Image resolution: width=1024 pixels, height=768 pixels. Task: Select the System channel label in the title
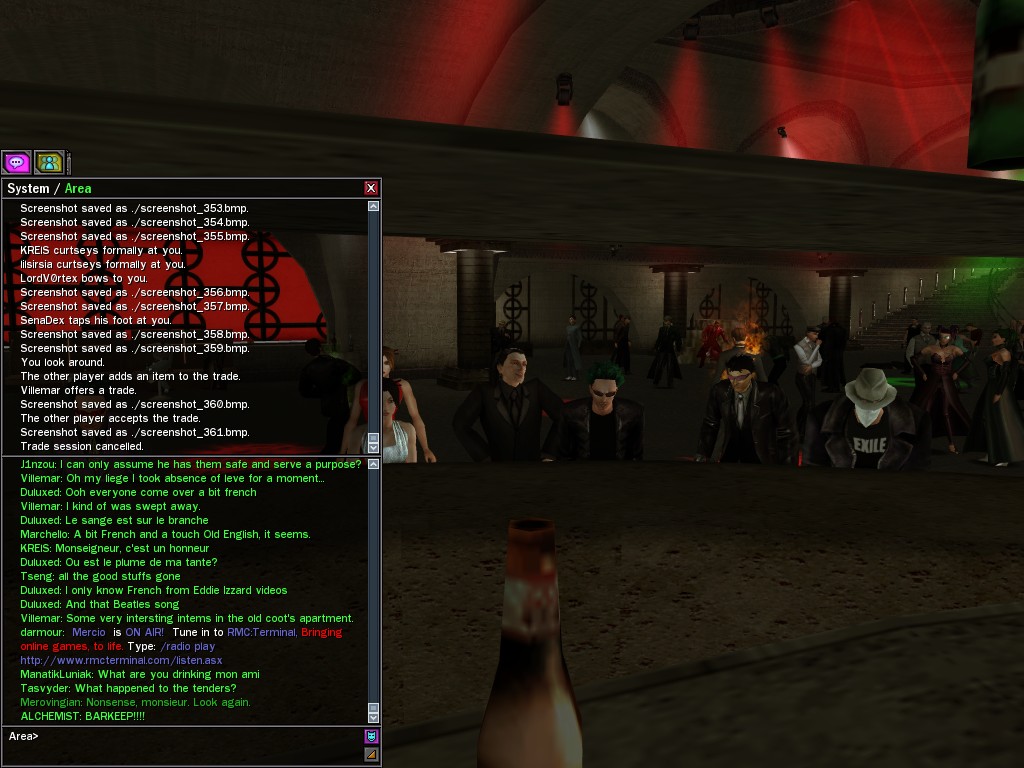pos(28,188)
